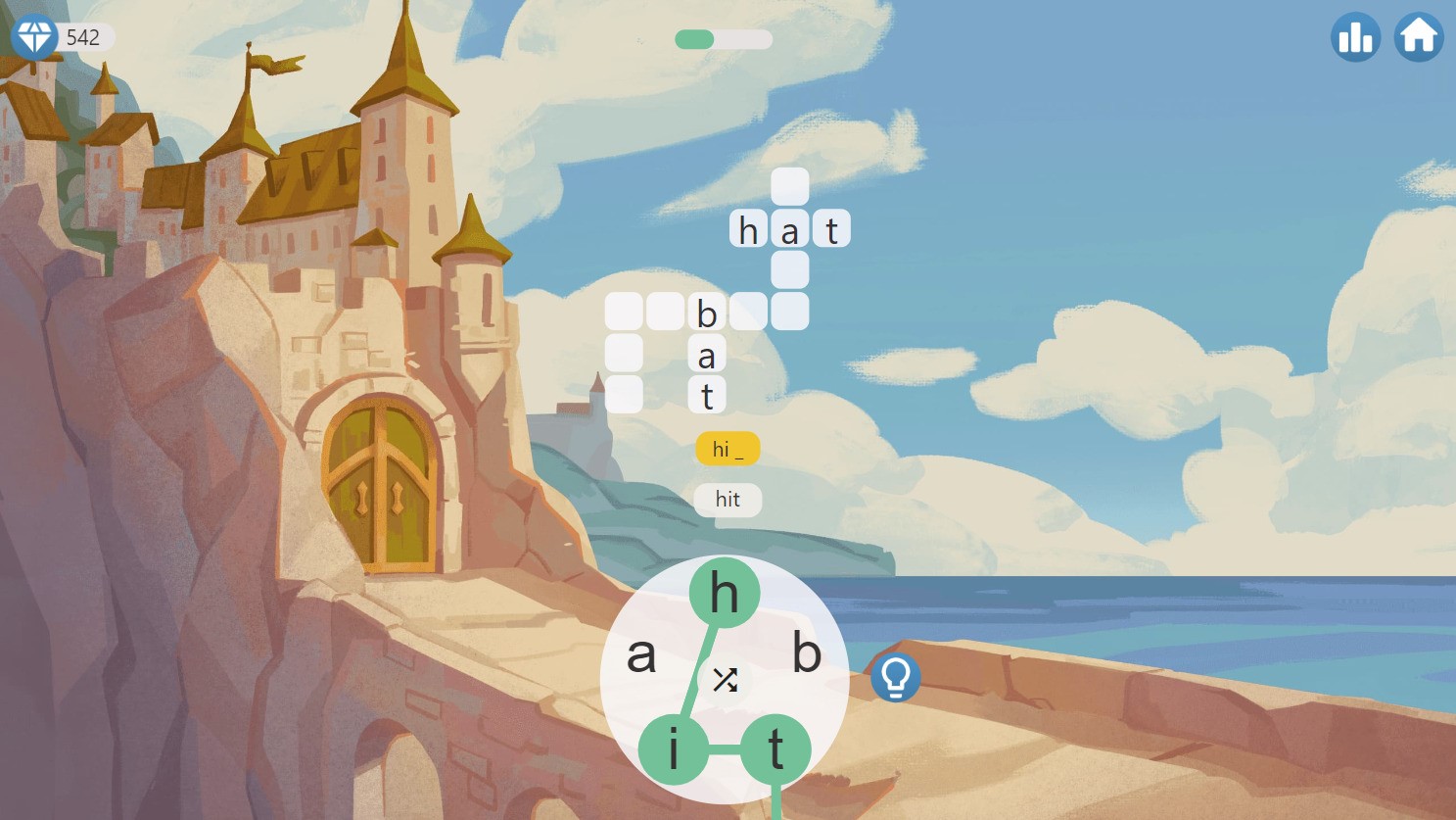Select letter 't' on the letter wheel
The height and width of the screenshot is (820, 1456).
point(774,747)
